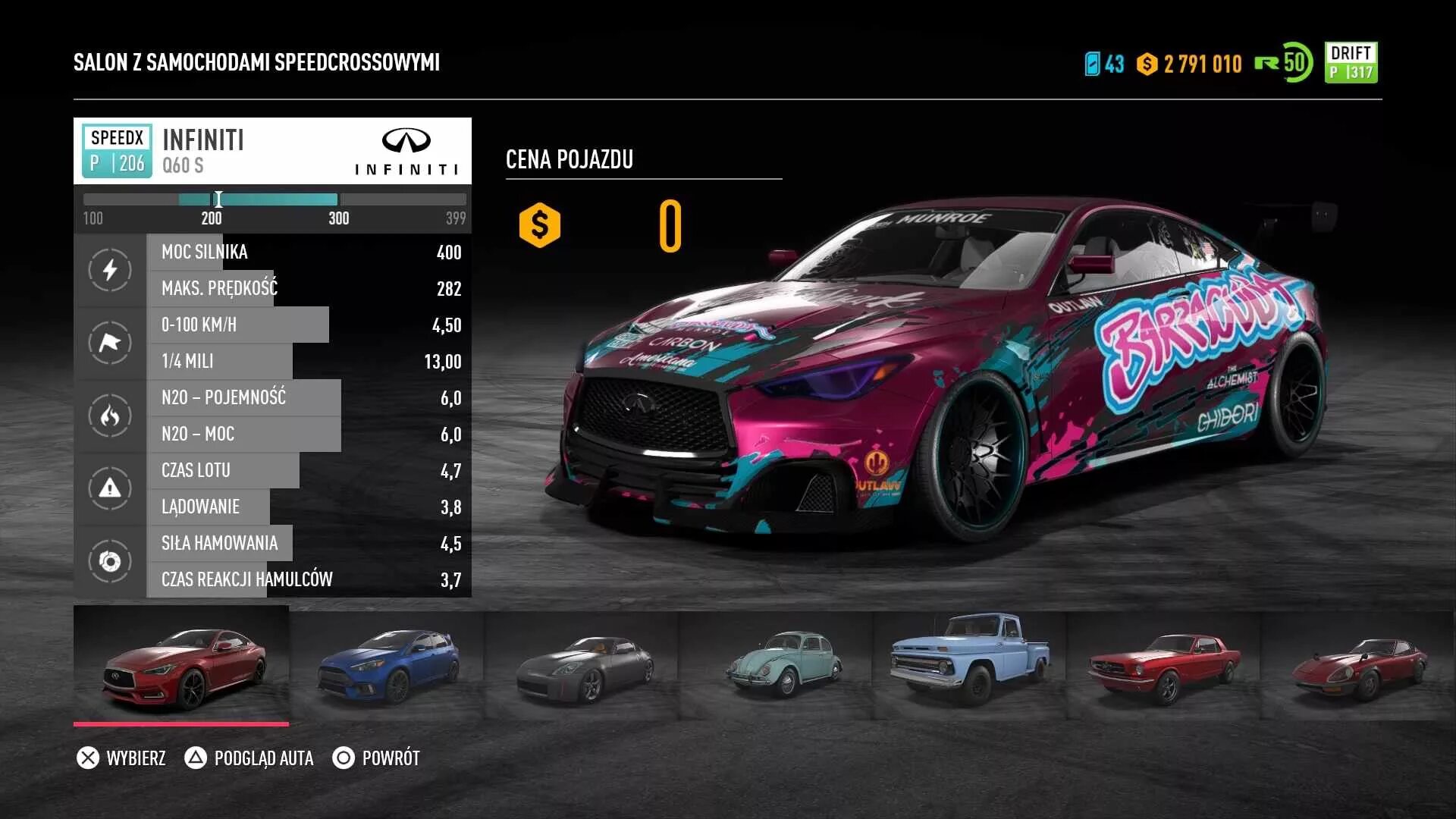Go back with Powrót

point(376,758)
